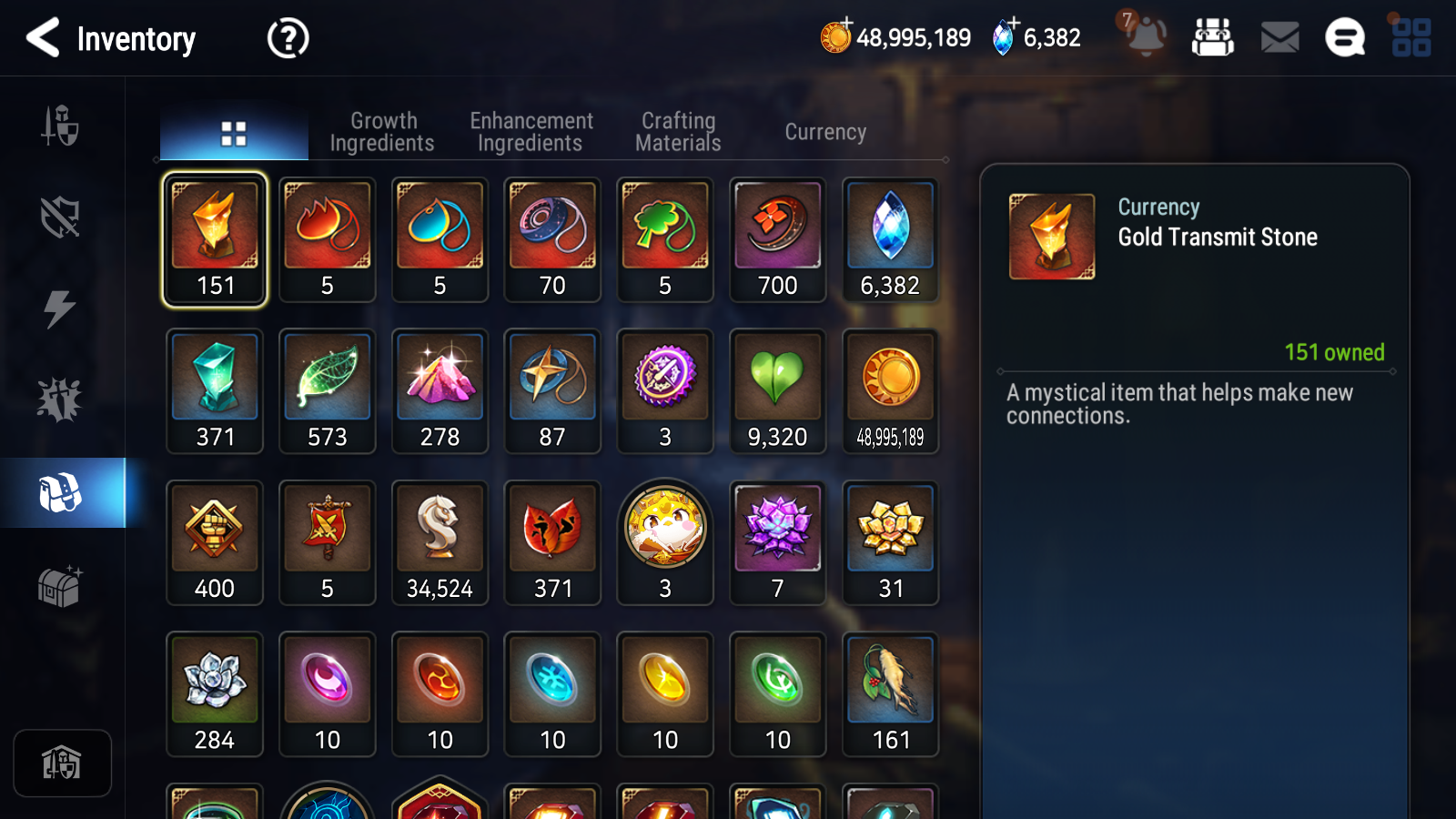Select the white chess knight item slot
Image resolution: width=1456 pixels, height=819 pixels.
(x=440, y=542)
